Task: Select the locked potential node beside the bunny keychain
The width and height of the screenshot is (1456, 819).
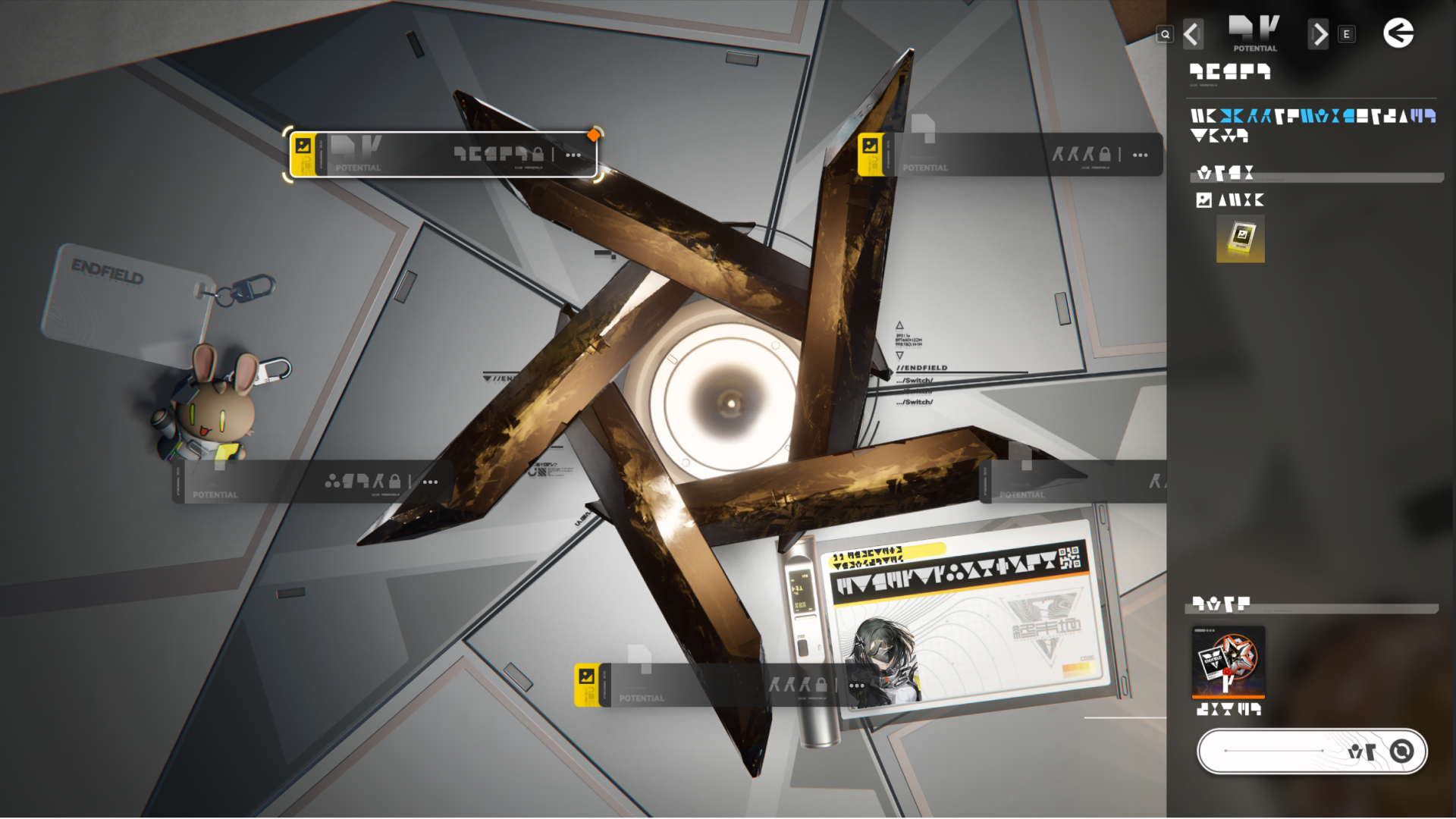Action: click(x=312, y=482)
